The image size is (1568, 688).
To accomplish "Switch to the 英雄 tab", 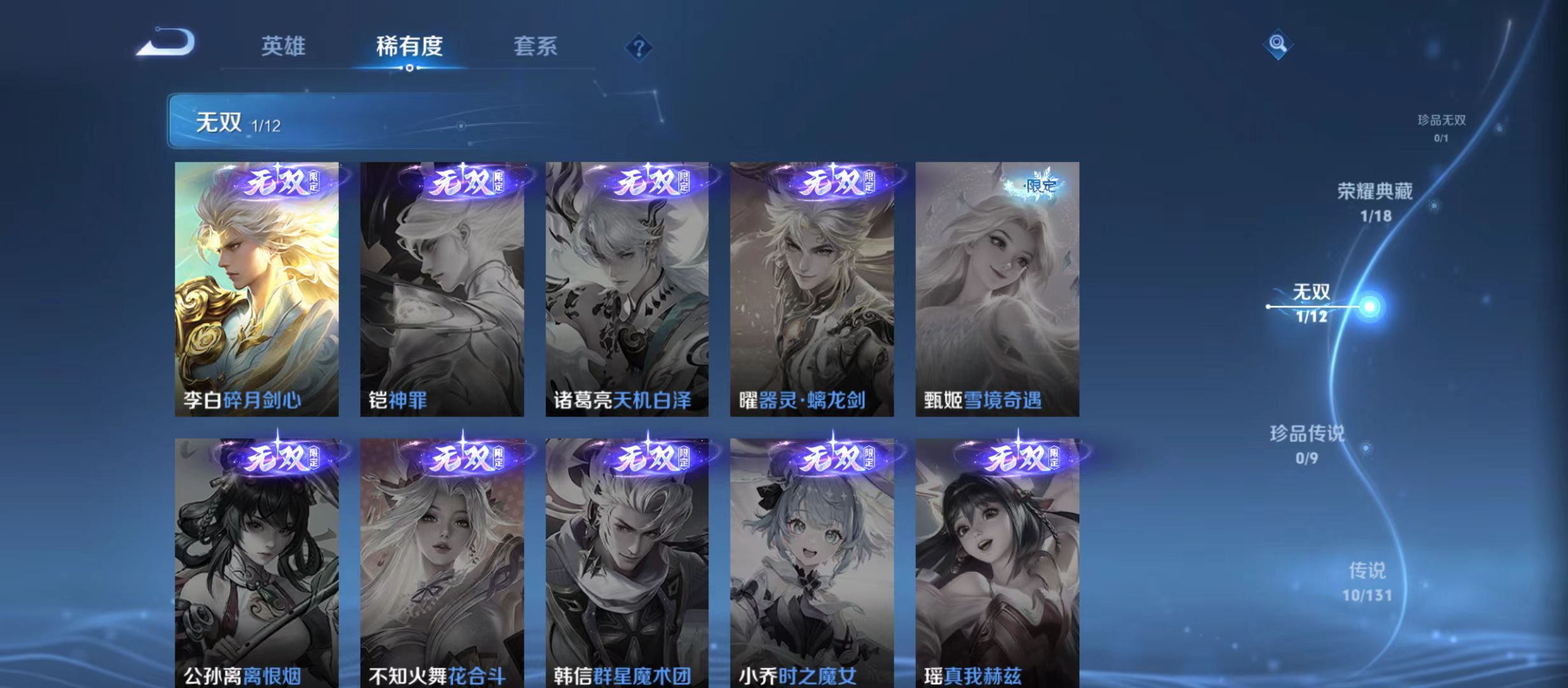I will coord(284,46).
